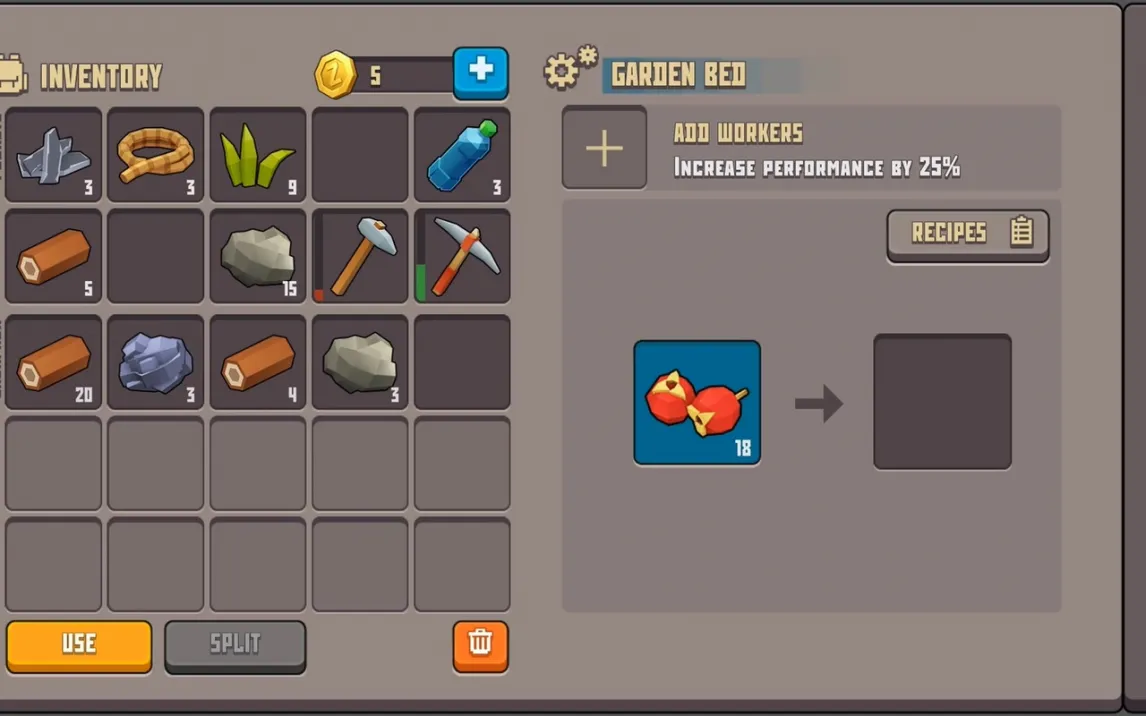
Task: Select the stack of 20 logs
Action: pyautogui.click(x=53, y=362)
